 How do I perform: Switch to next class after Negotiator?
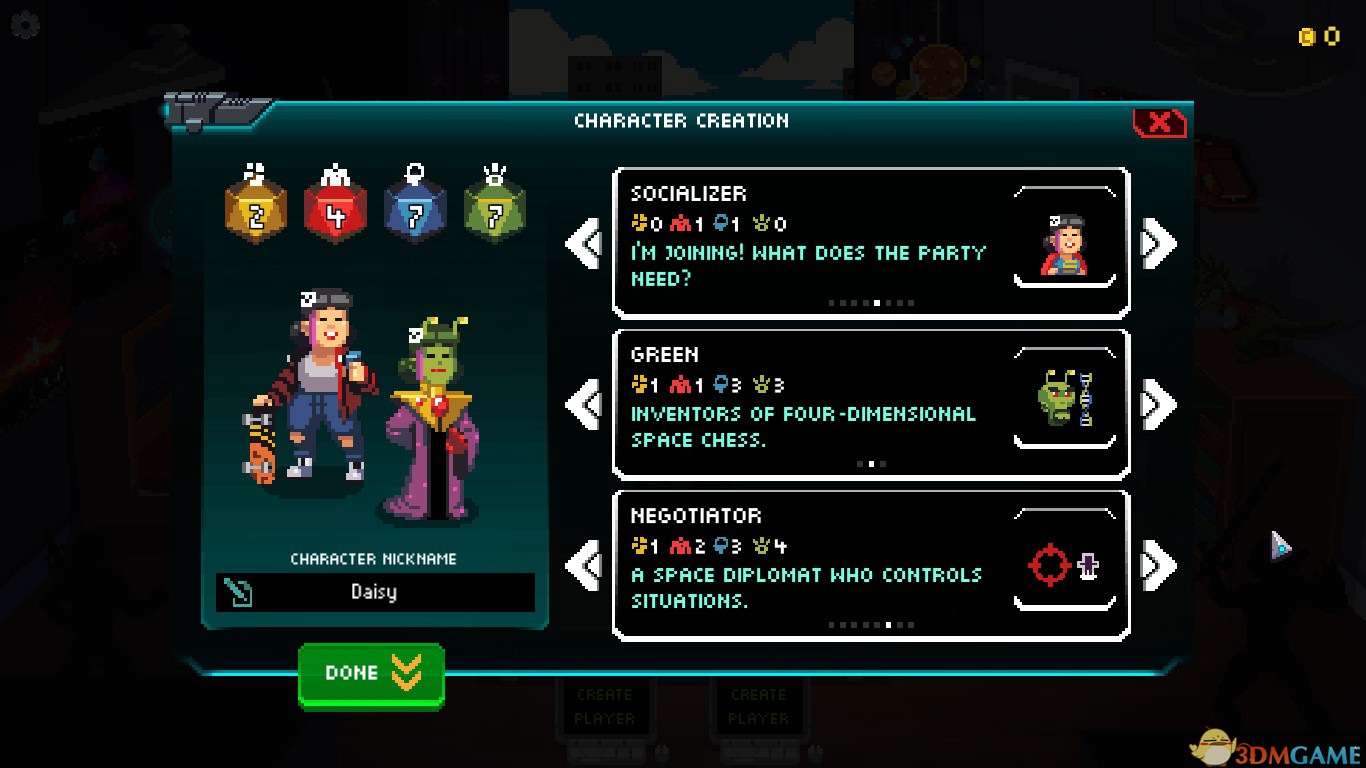[1159, 566]
